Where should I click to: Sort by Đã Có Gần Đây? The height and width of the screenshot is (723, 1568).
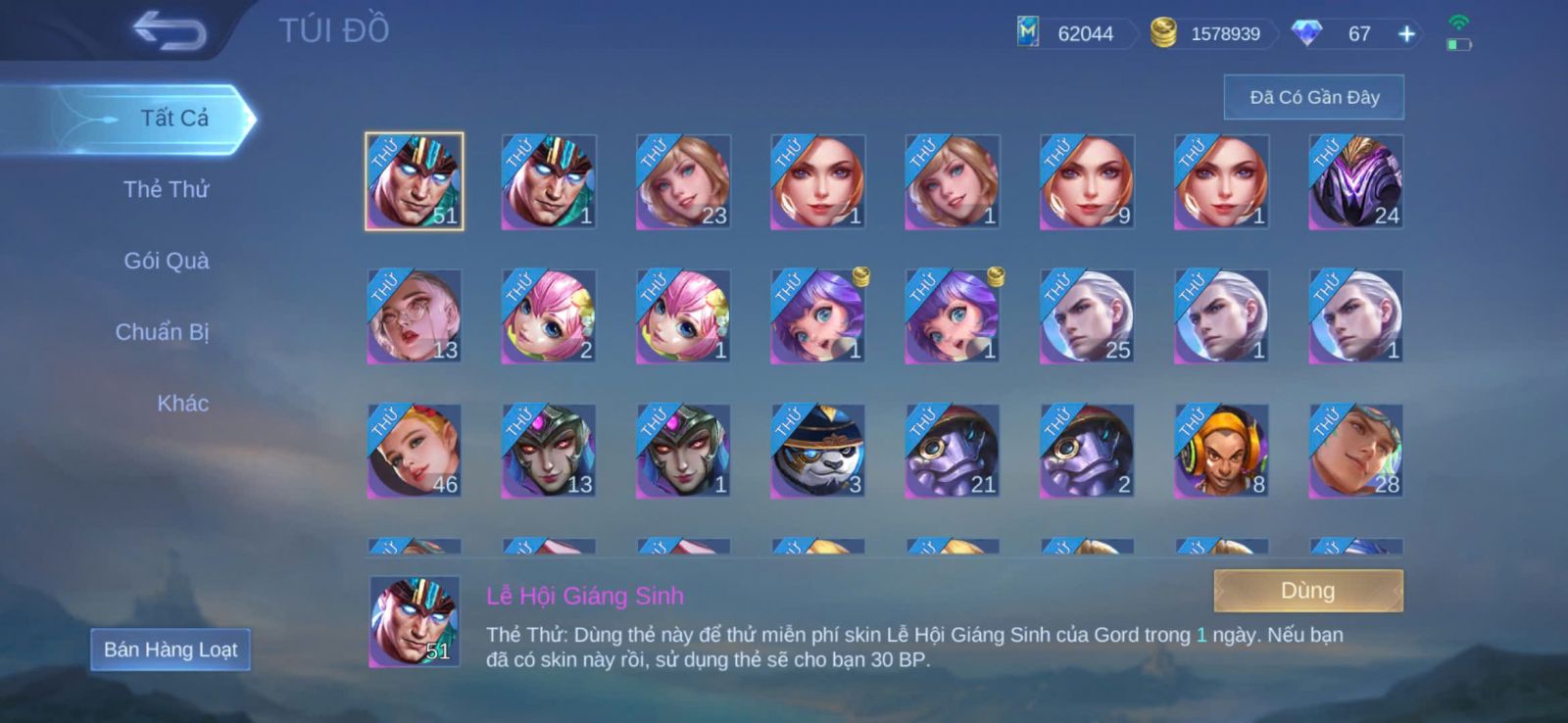[1313, 97]
